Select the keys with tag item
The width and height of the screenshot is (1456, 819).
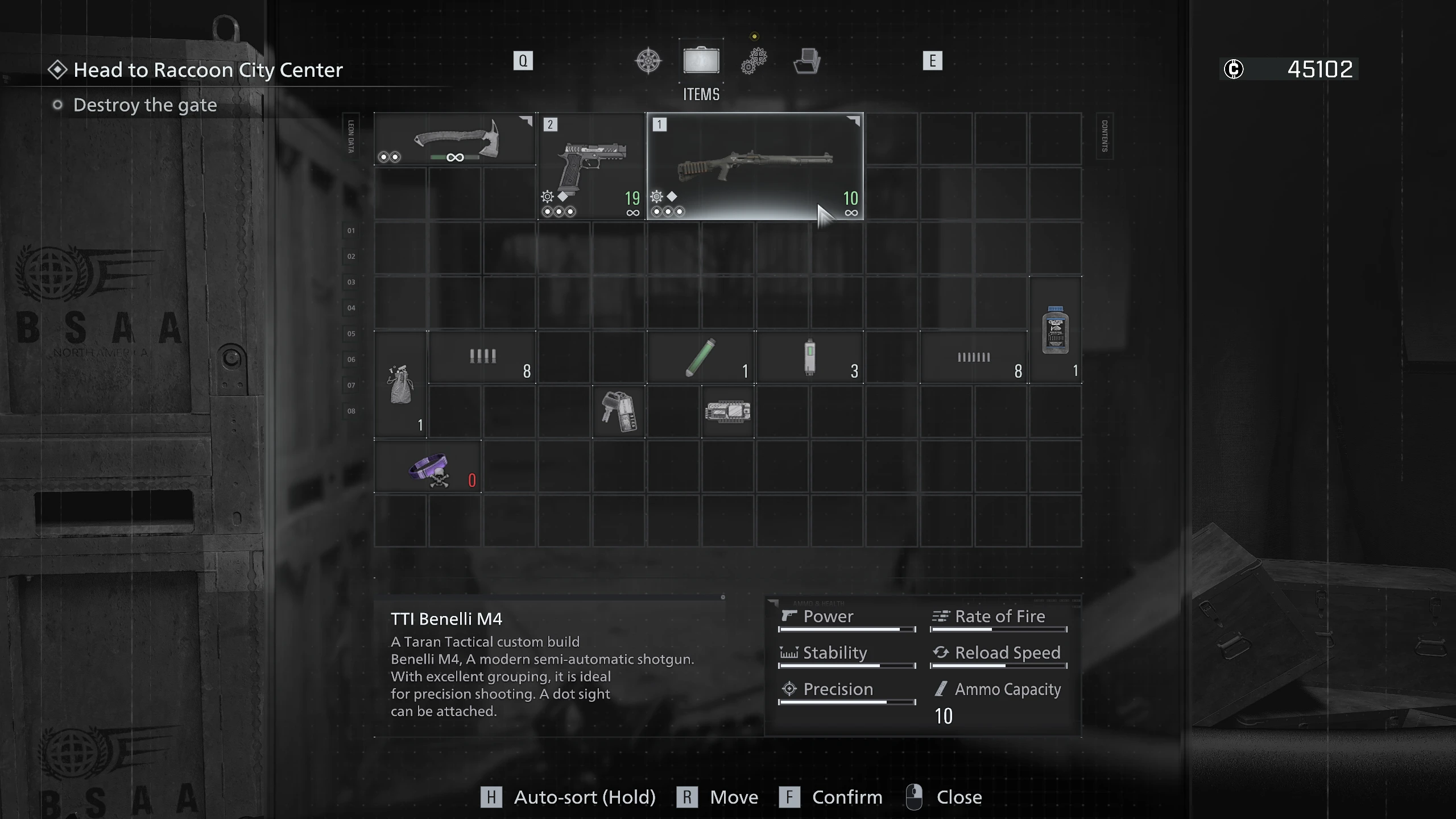(x=619, y=412)
